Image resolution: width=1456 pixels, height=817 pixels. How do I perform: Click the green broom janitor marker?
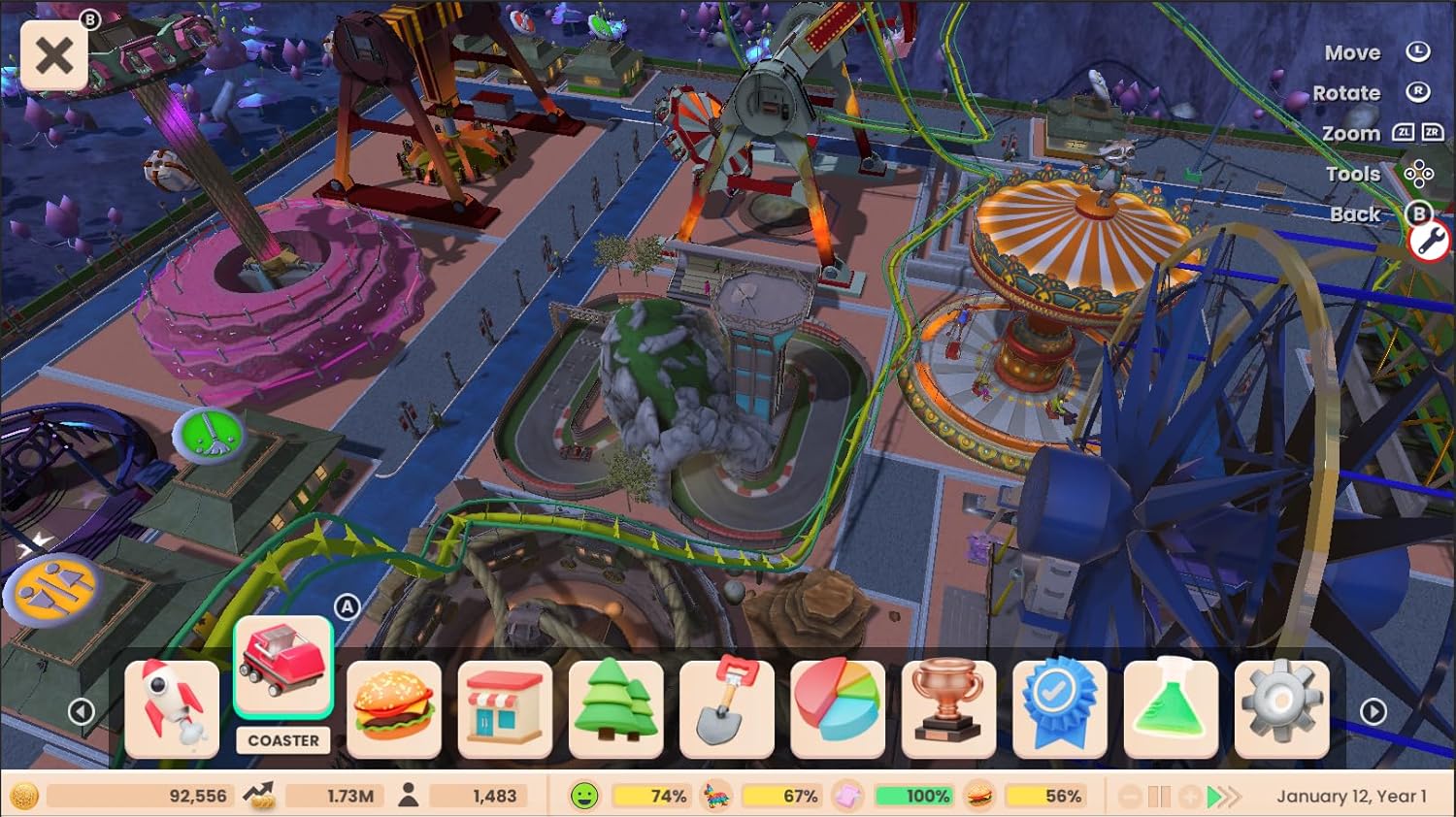pyautogui.click(x=207, y=435)
